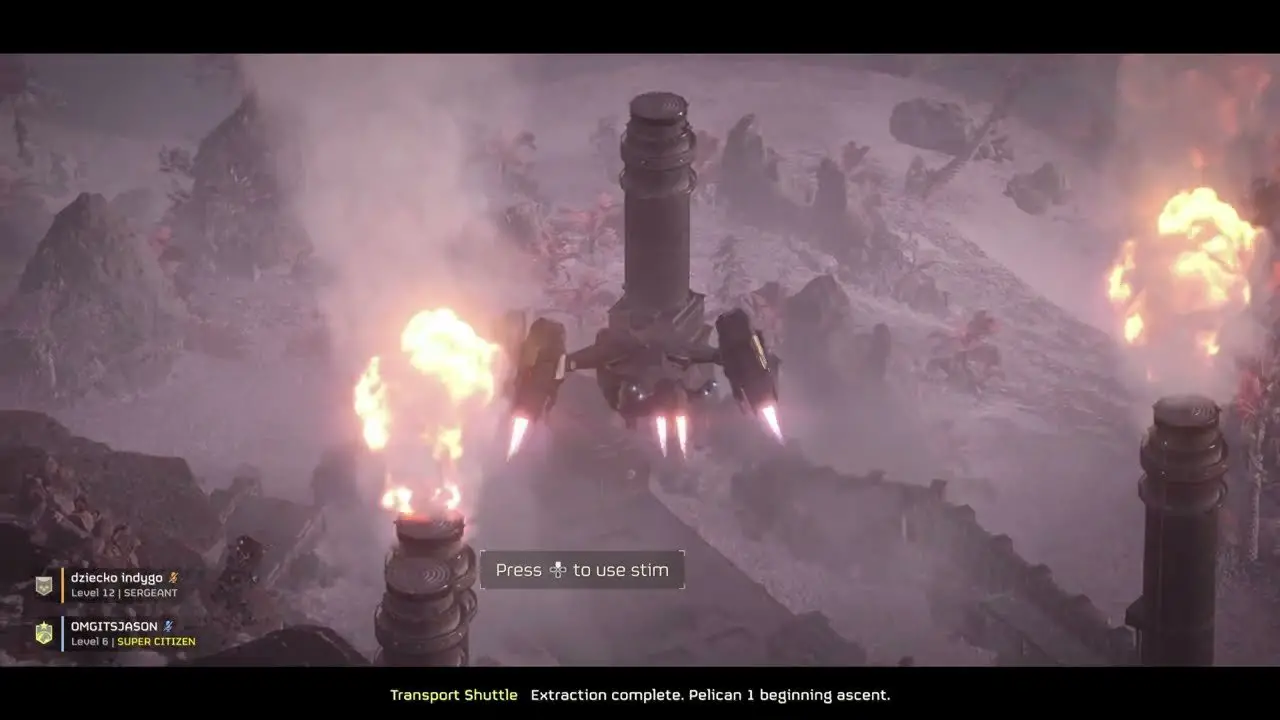The height and width of the screenshot is (720, 1280).
Task: Click the SUPER CITIZEN title text
Action: (156, 641)
